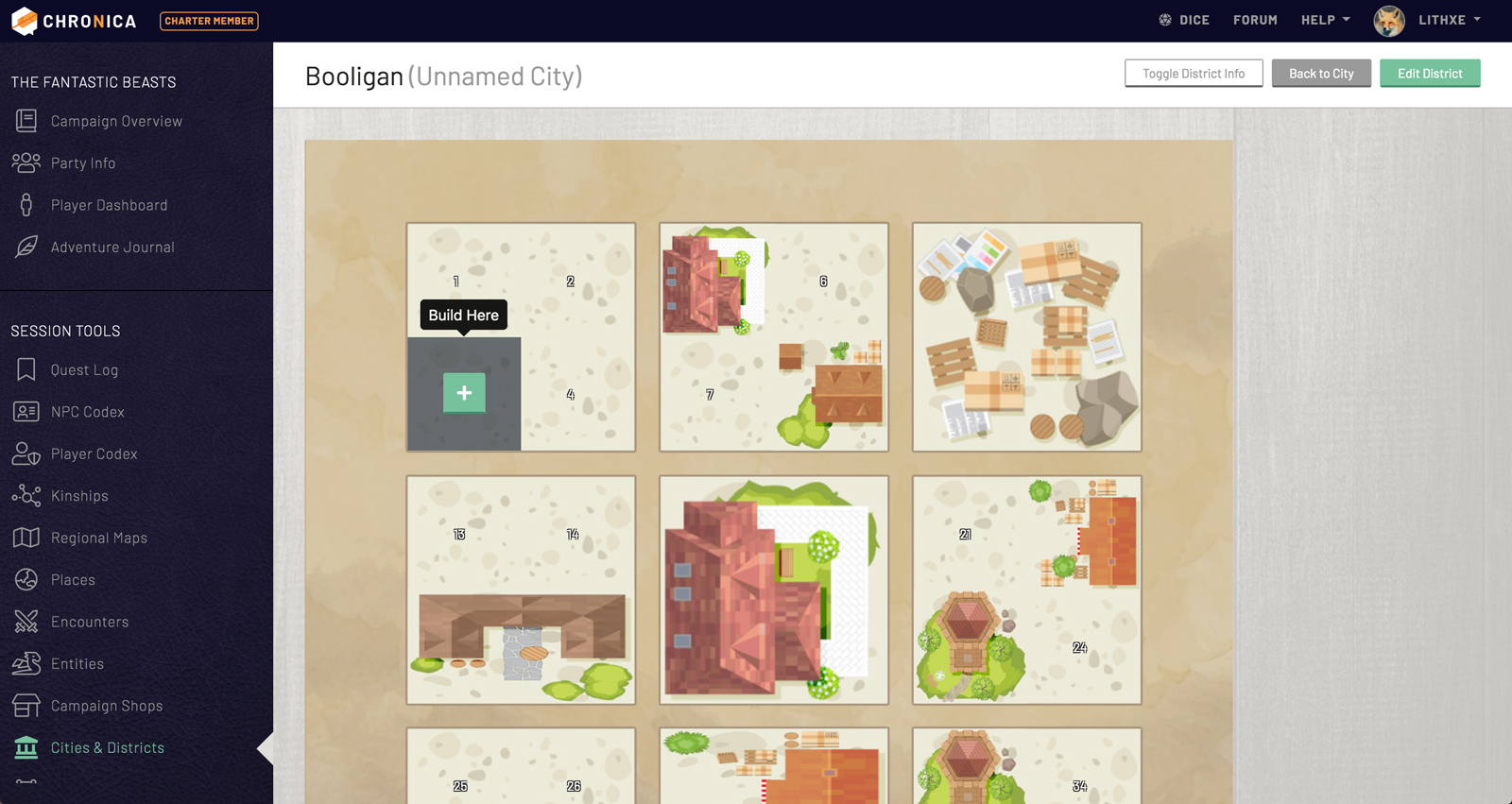This screenshot has width=1512, height=804.
Task: Open the Campaign Overview menu item
Action: coord(116,121)
